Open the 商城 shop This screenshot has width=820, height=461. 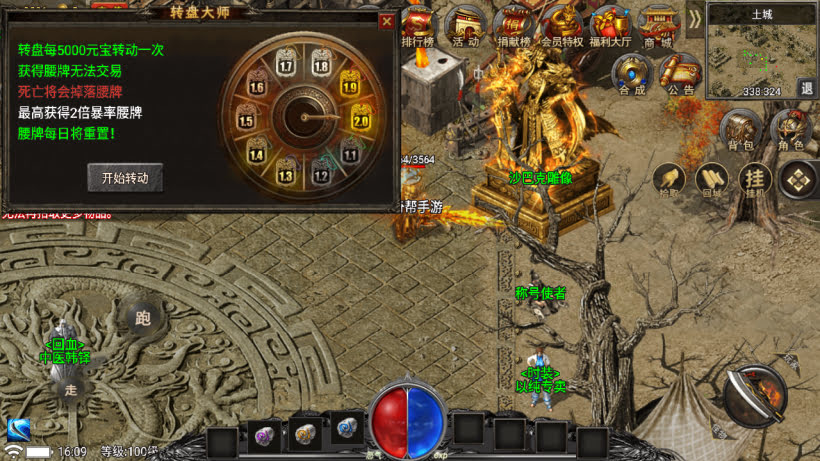[x=658, y=27]
